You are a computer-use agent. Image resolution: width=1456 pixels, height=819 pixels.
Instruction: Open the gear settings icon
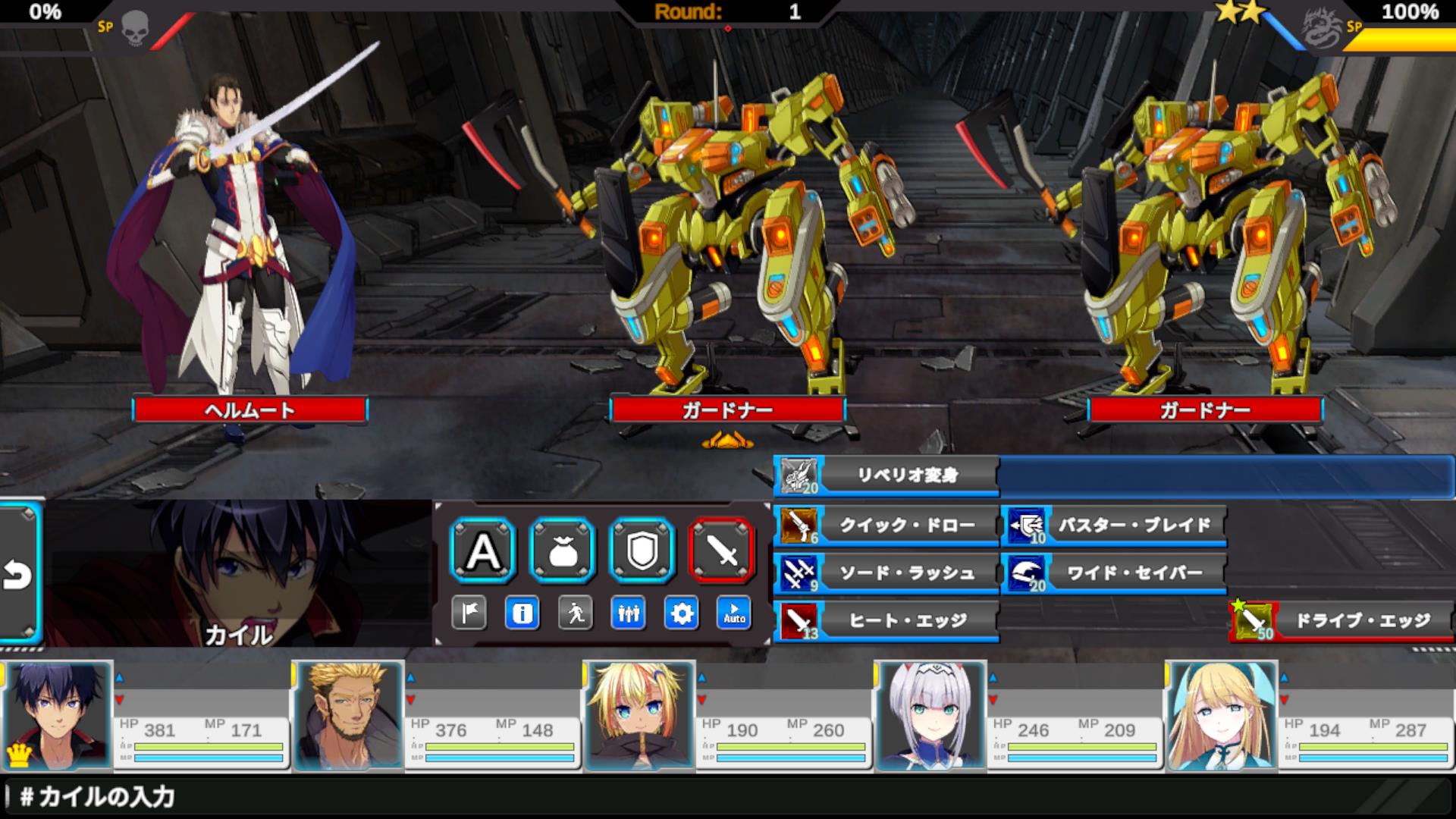681,613
